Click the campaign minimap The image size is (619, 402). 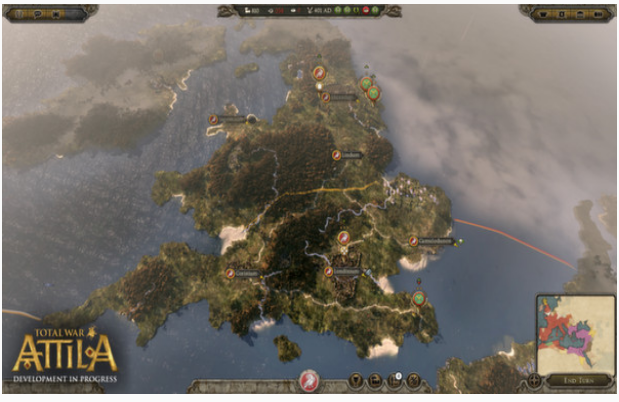coord(575,334)
